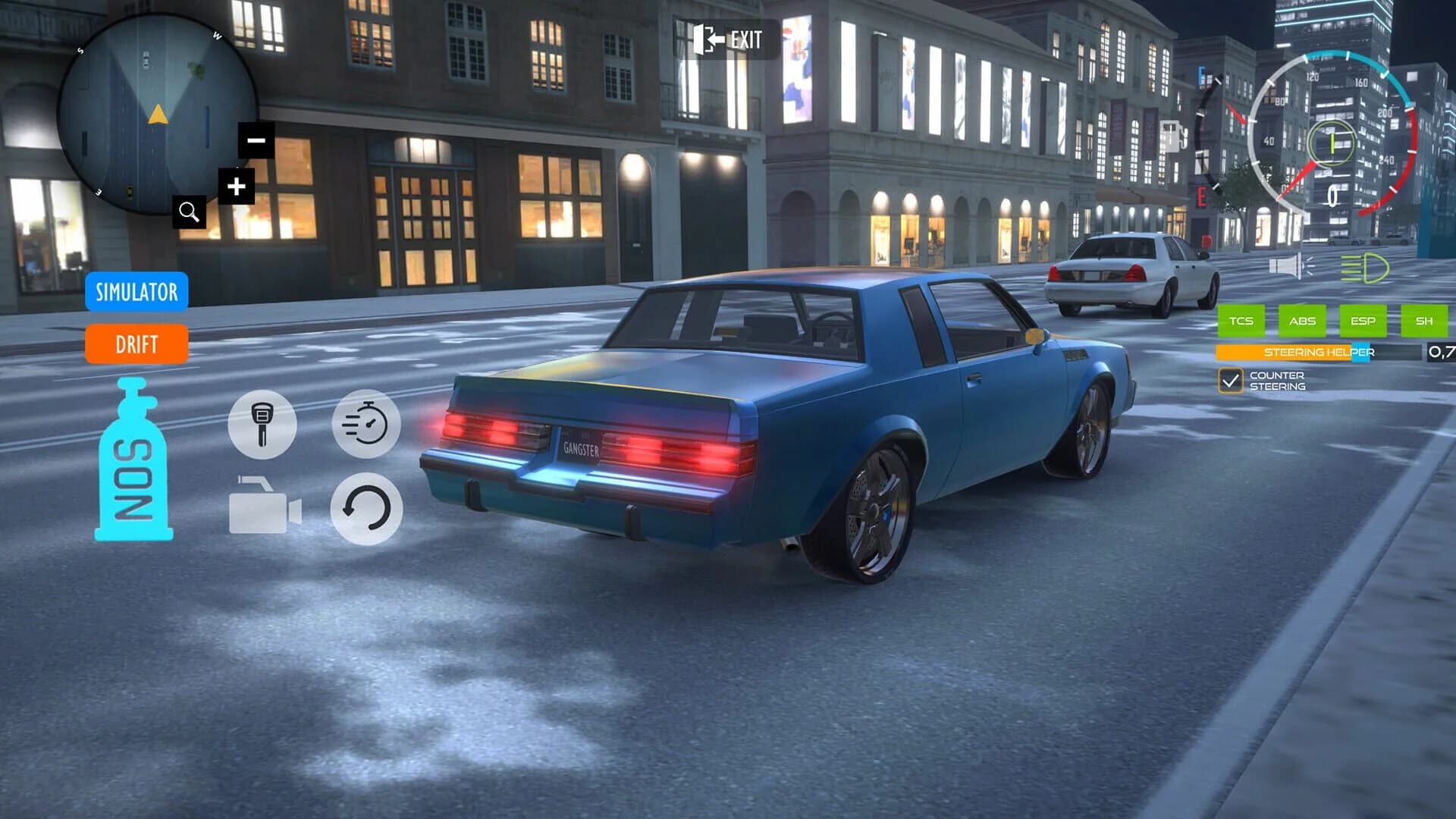Viewport: 1456px width, 819px height.
Task: Disable the ABS assist
Action: tap(1302, 321)
